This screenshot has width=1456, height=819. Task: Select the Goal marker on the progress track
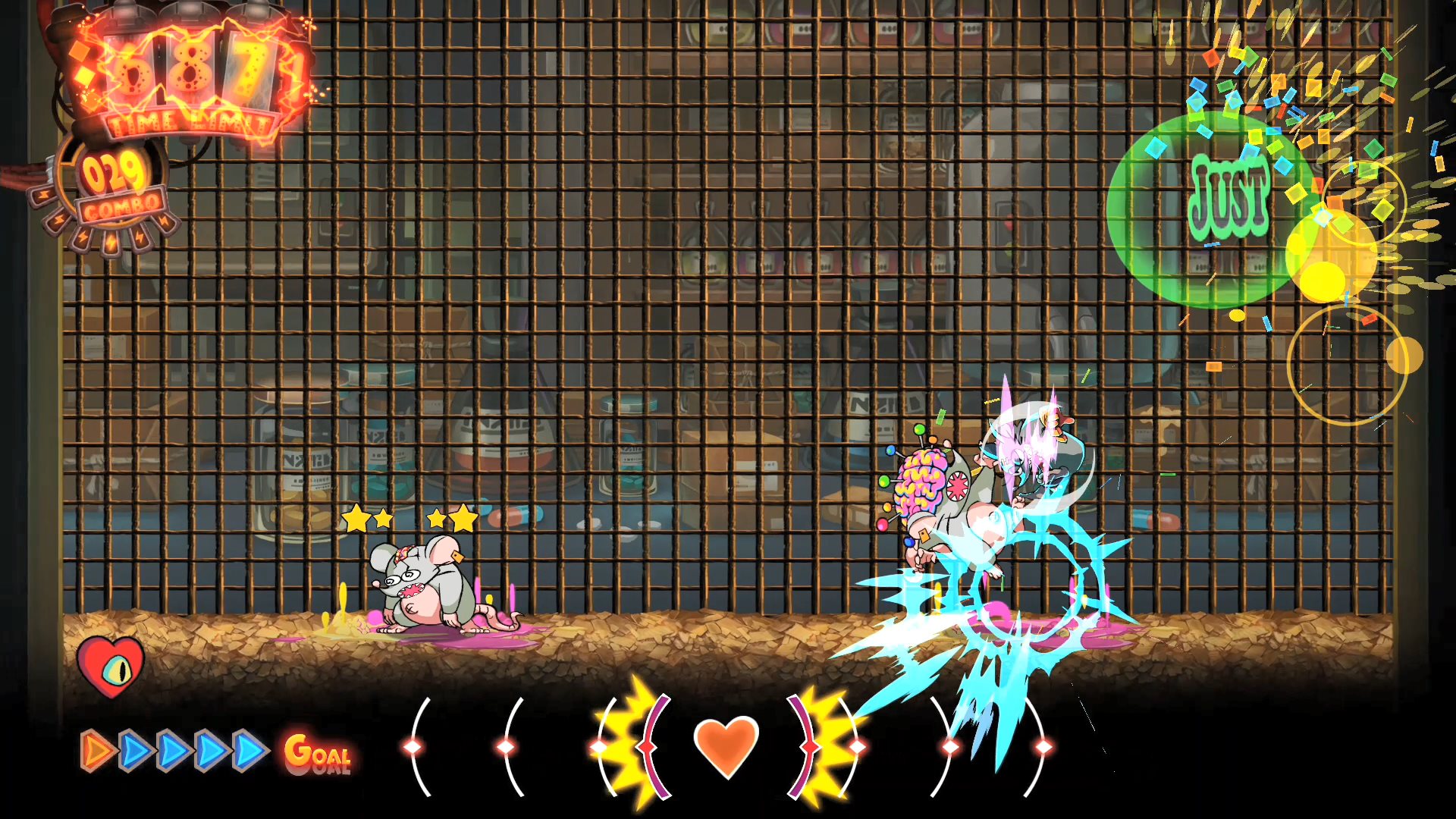click(318, 753)
